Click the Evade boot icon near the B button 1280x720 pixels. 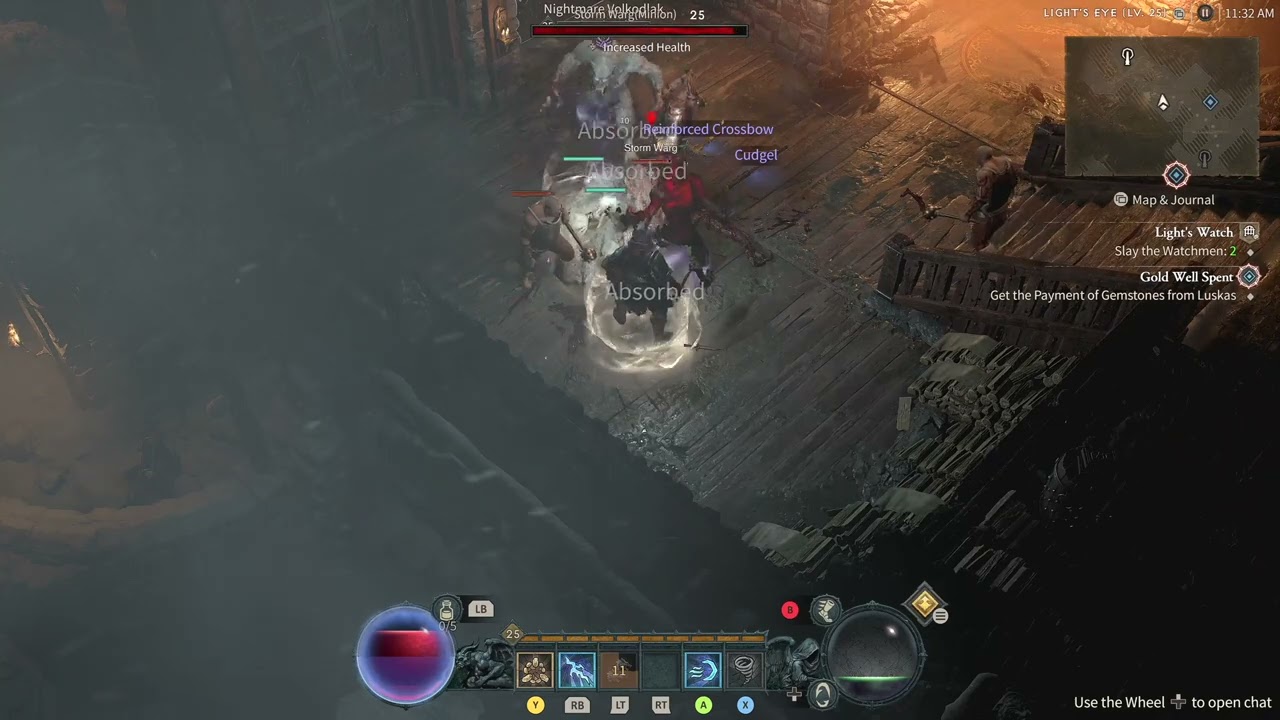coord(825,610)
